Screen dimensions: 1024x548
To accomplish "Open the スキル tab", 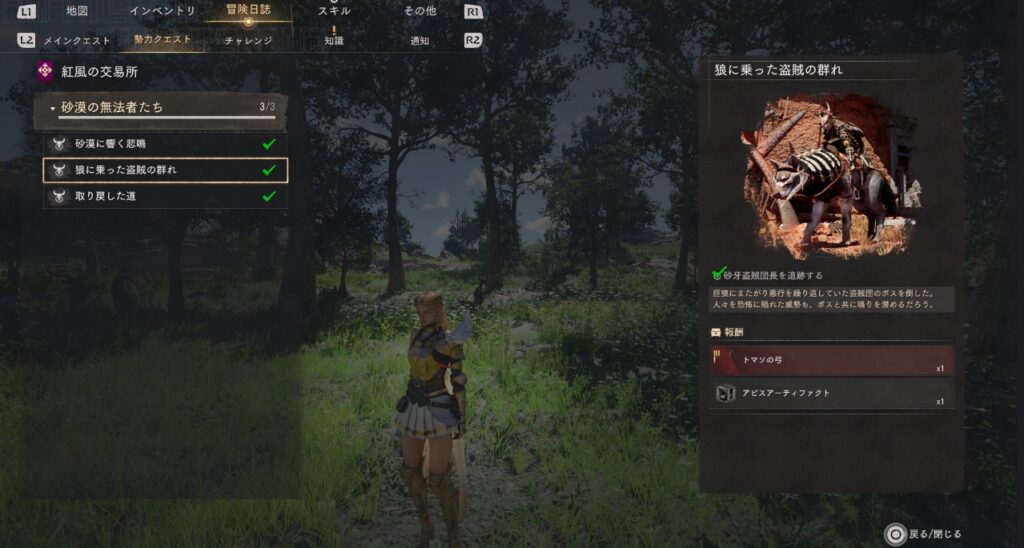I will [x=333, y=11].
